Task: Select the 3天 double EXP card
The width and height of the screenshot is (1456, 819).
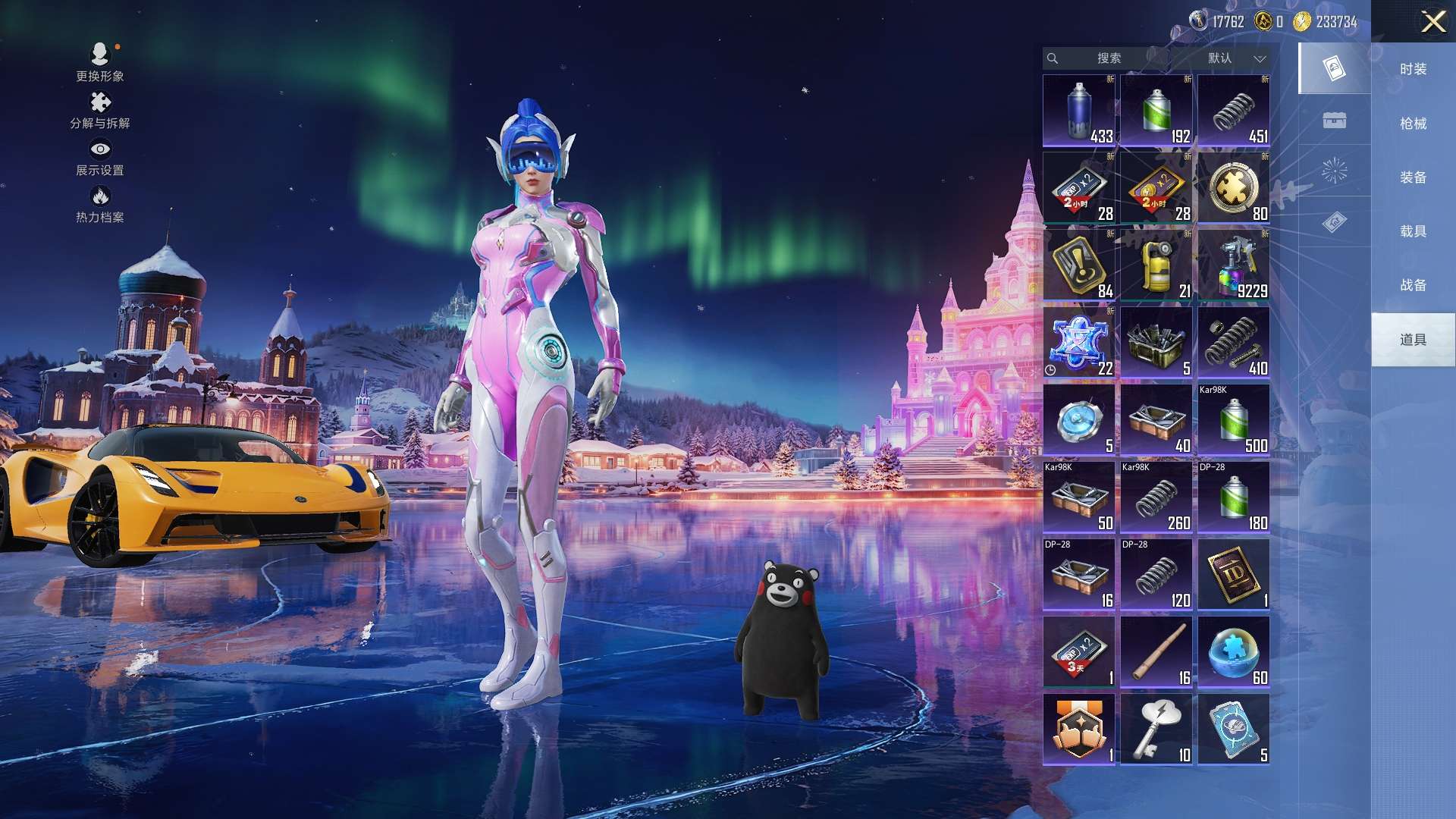Action: pos(1078,652)
